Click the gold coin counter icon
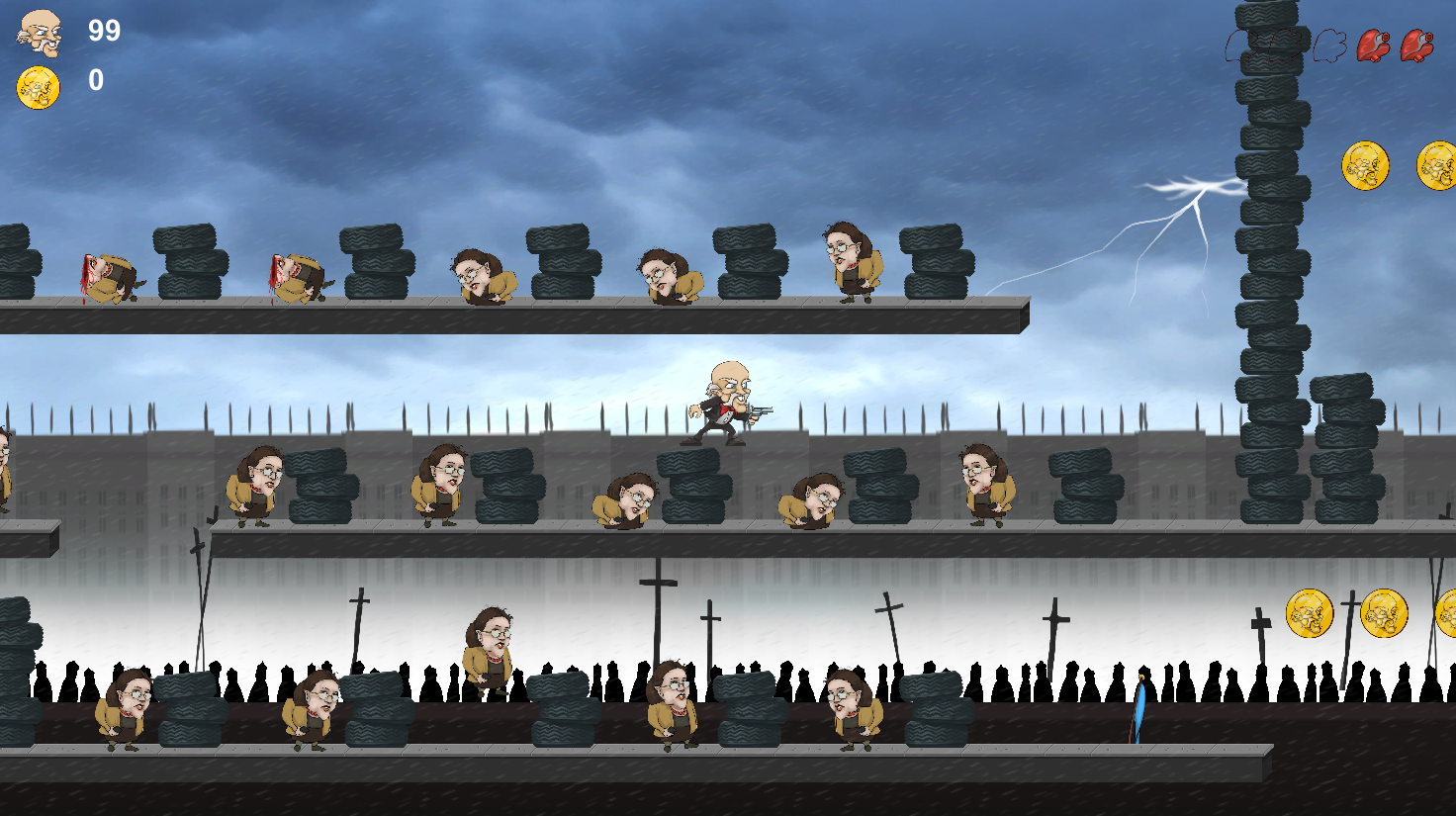The width and height of the screenshot is (1456, 816). click(x=38, y=87)
